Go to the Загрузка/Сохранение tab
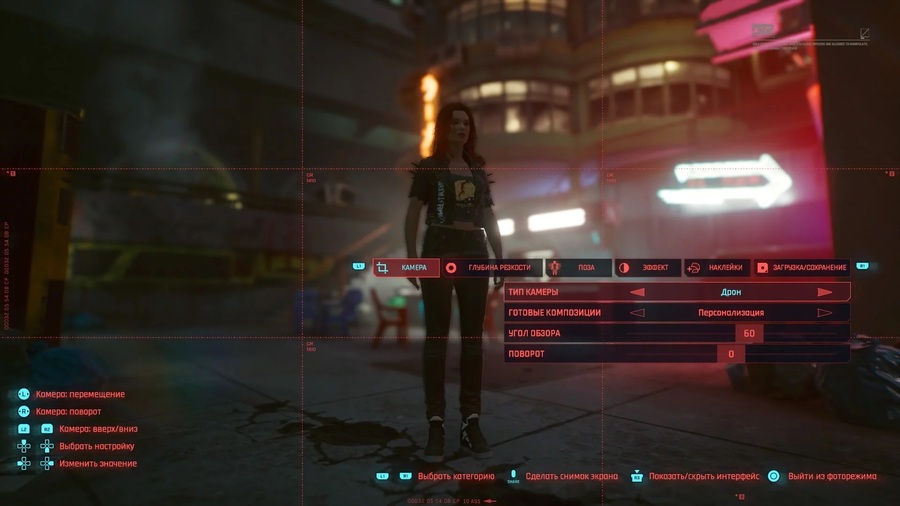This screenshot has width=900, height=506. [x=802, y=268]
